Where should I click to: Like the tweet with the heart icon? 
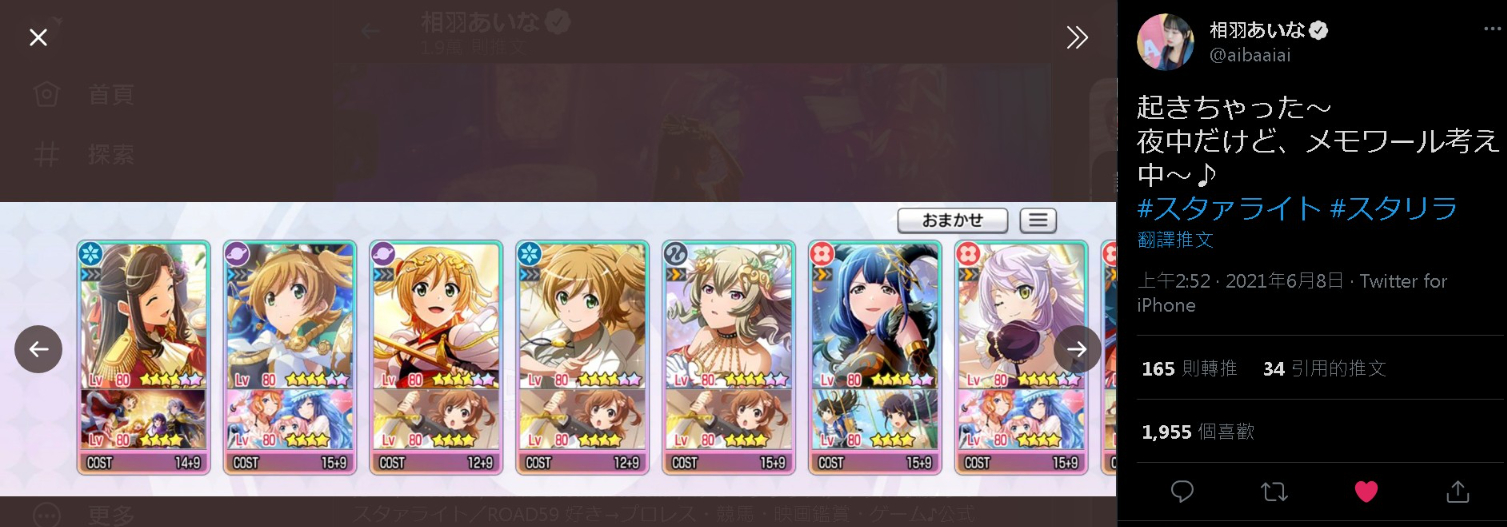(x=1366, y=491)
